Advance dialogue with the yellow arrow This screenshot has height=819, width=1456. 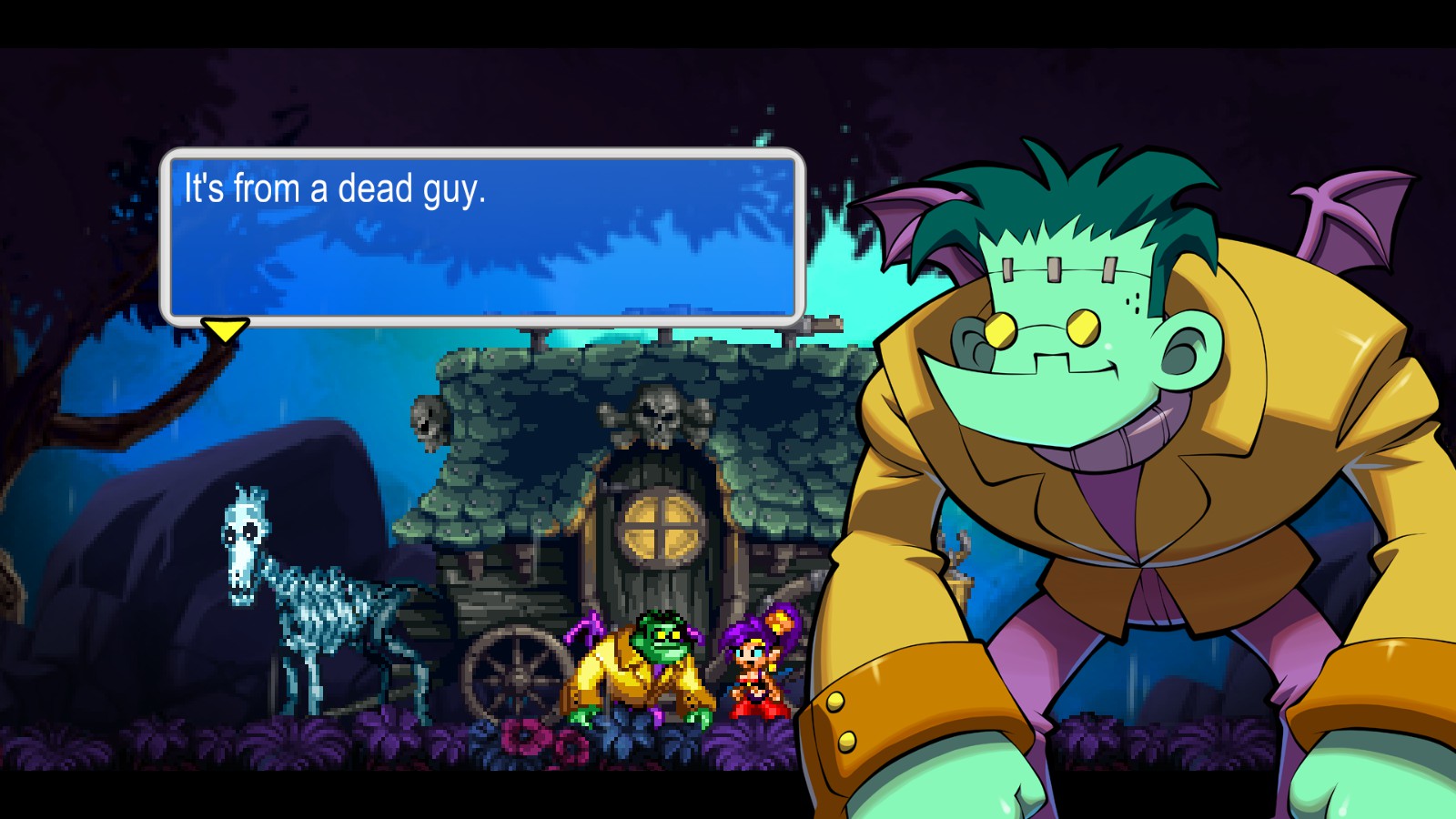click(x=225, y=329)
